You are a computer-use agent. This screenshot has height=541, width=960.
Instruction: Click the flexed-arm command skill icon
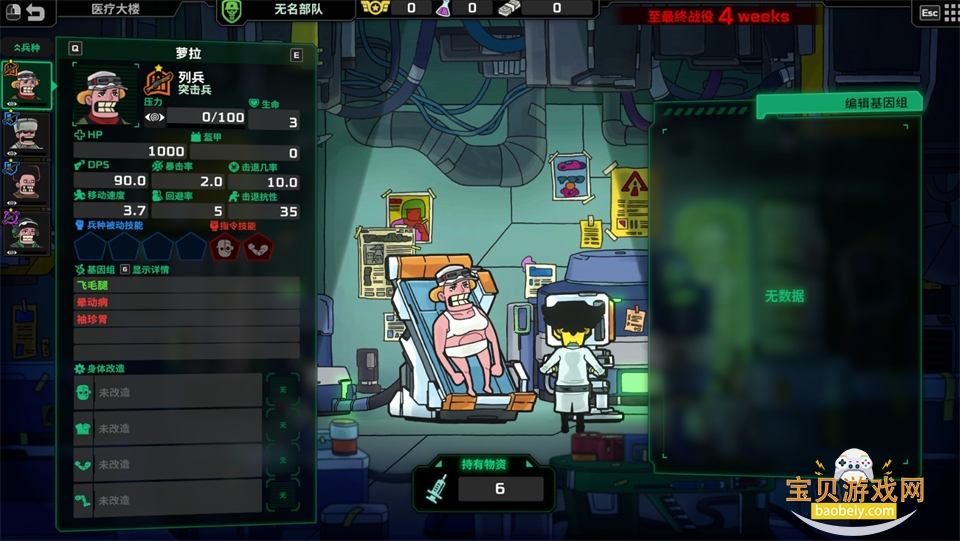click(258, 247)
